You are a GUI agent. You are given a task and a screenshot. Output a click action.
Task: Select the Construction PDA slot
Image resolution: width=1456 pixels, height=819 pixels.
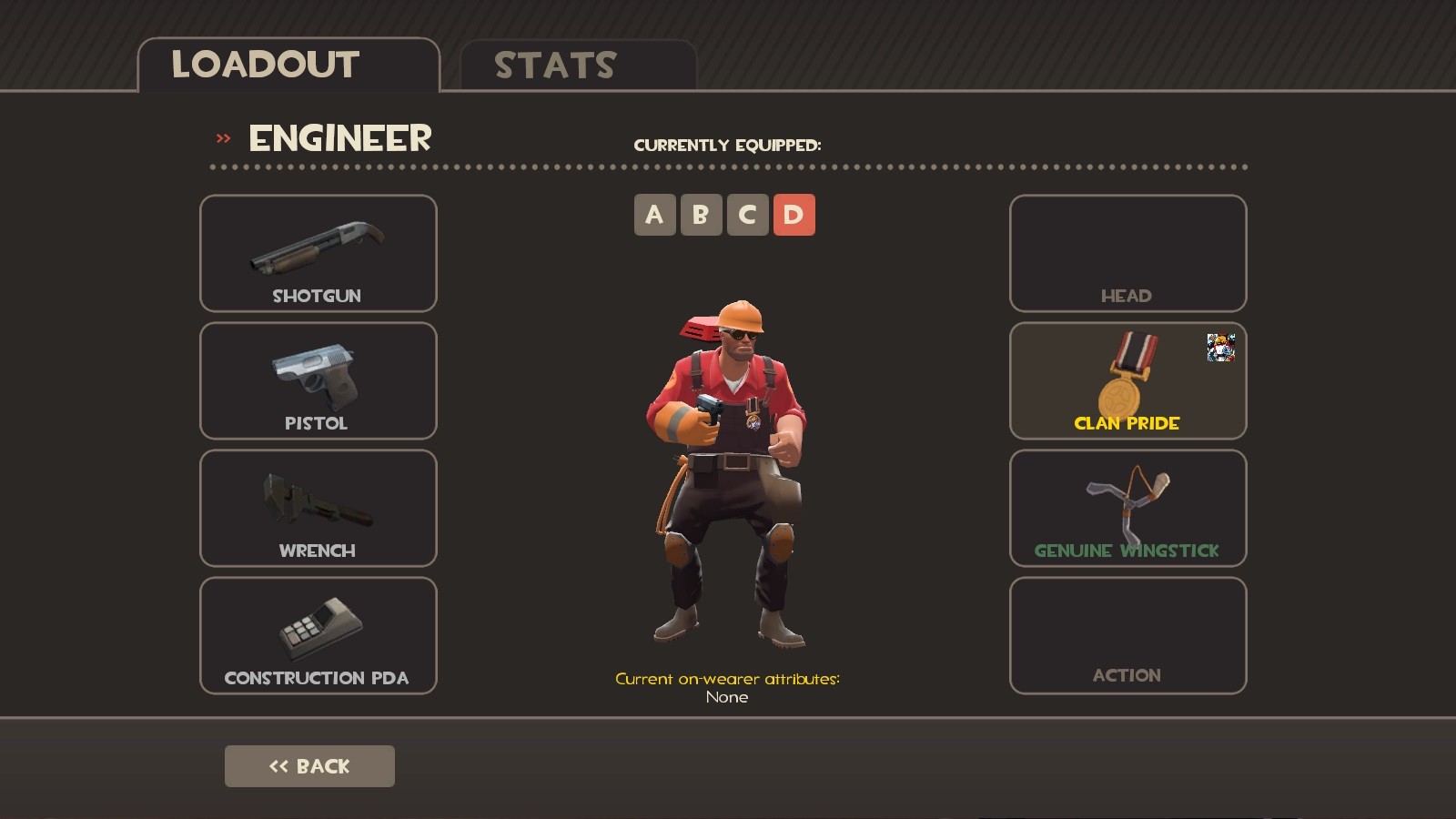[318, 635]
